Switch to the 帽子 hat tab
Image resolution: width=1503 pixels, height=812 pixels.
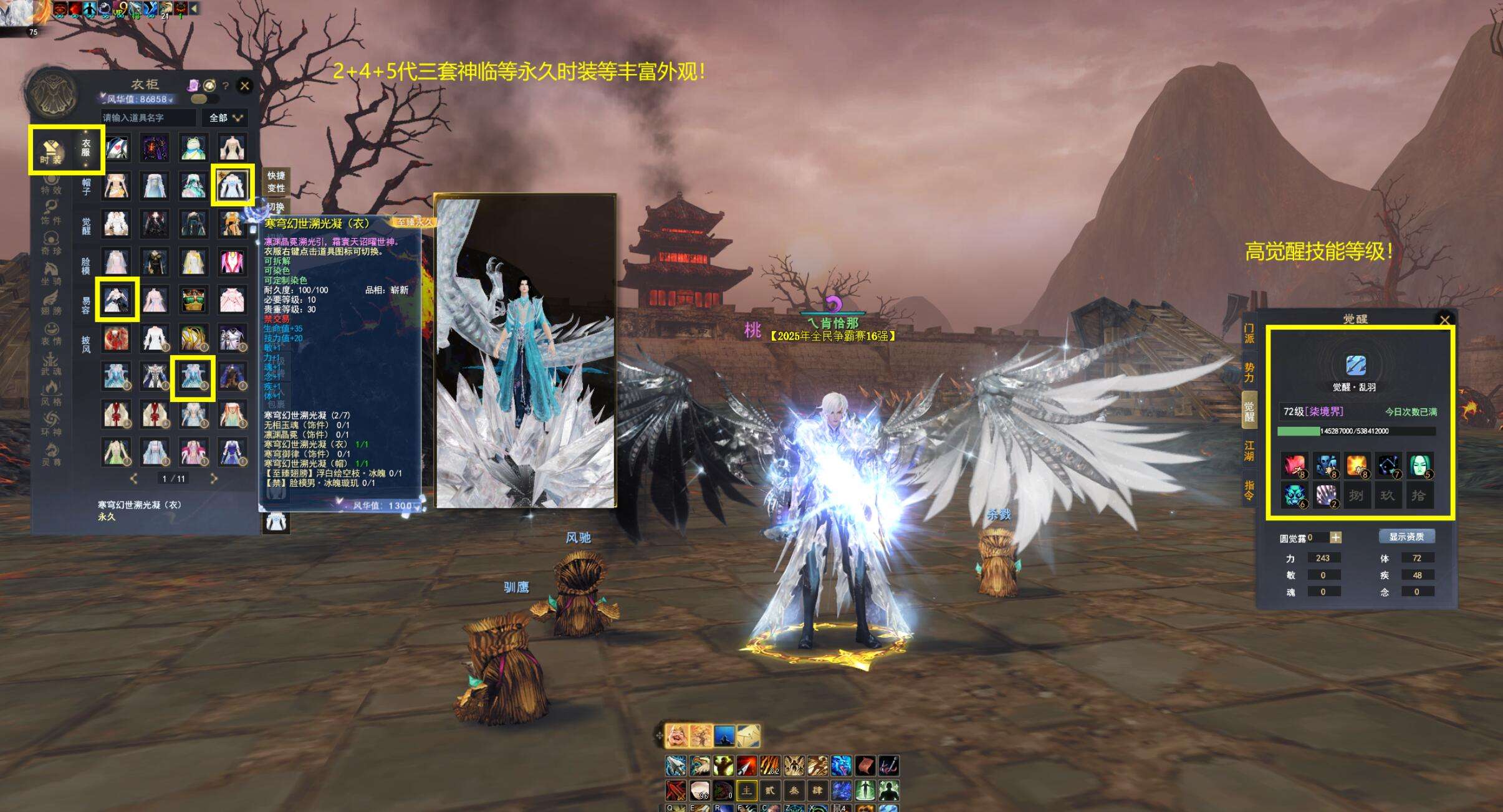[86, 186]
